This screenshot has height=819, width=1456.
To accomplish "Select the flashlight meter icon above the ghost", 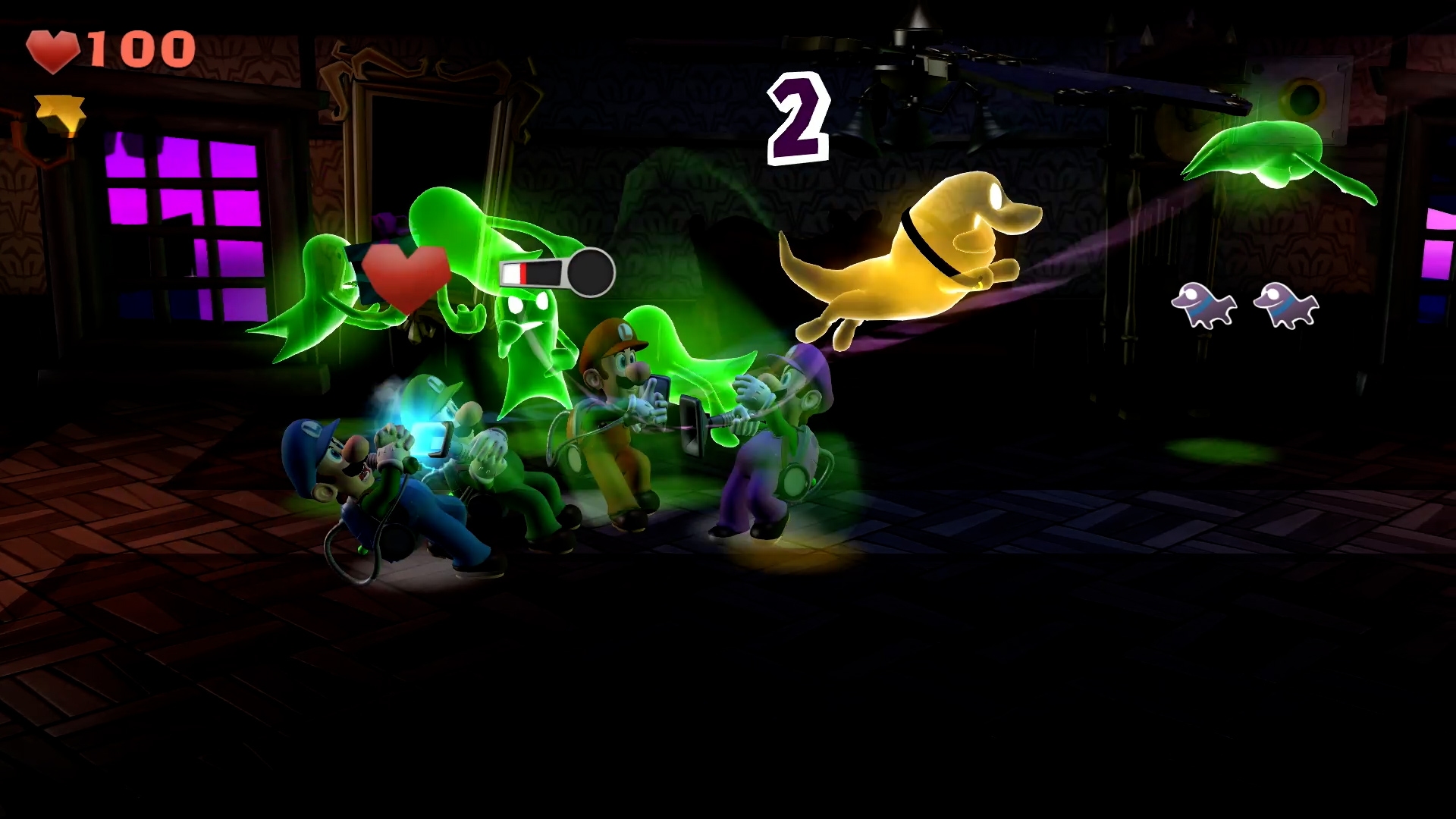I will (557, 270).
